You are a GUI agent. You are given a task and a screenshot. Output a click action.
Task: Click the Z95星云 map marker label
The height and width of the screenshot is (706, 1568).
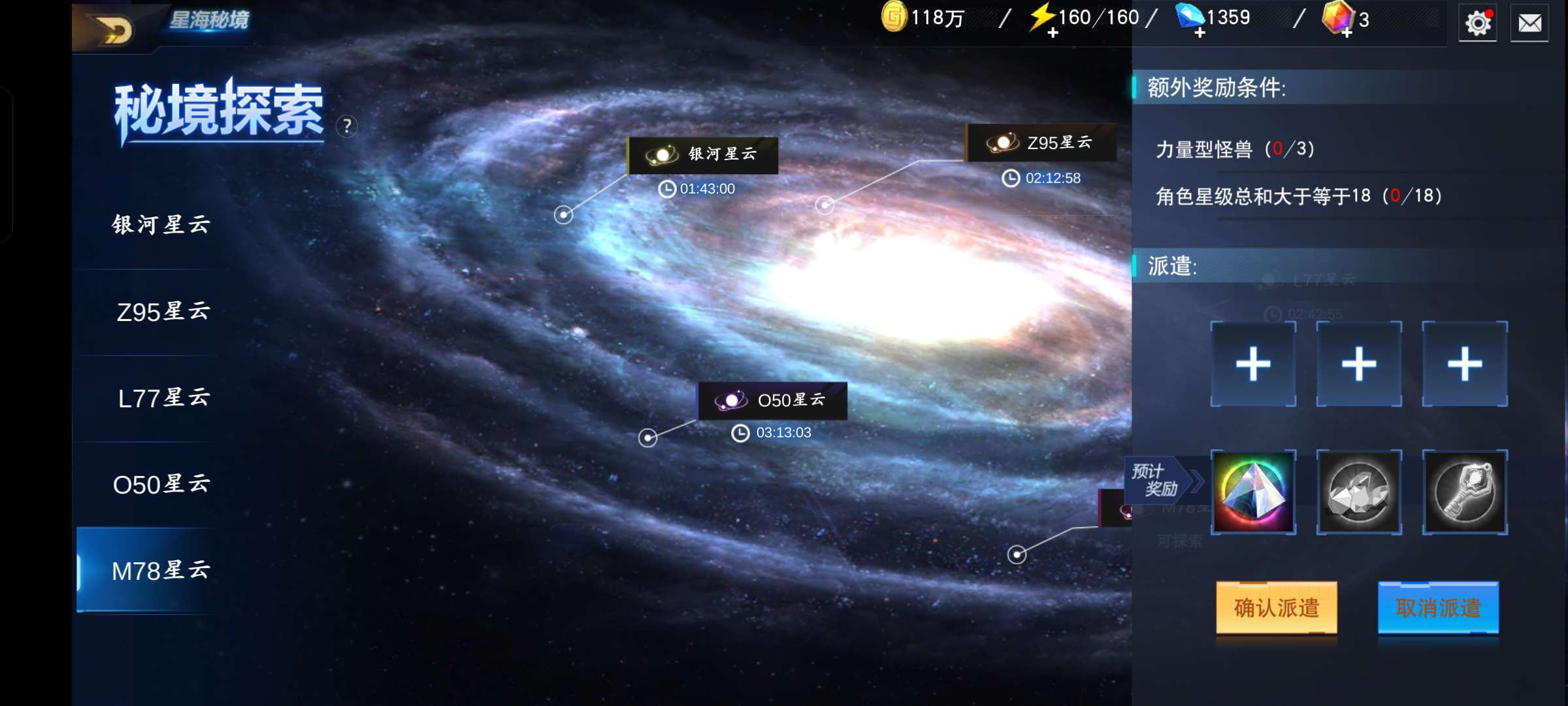coord(1041,143)
